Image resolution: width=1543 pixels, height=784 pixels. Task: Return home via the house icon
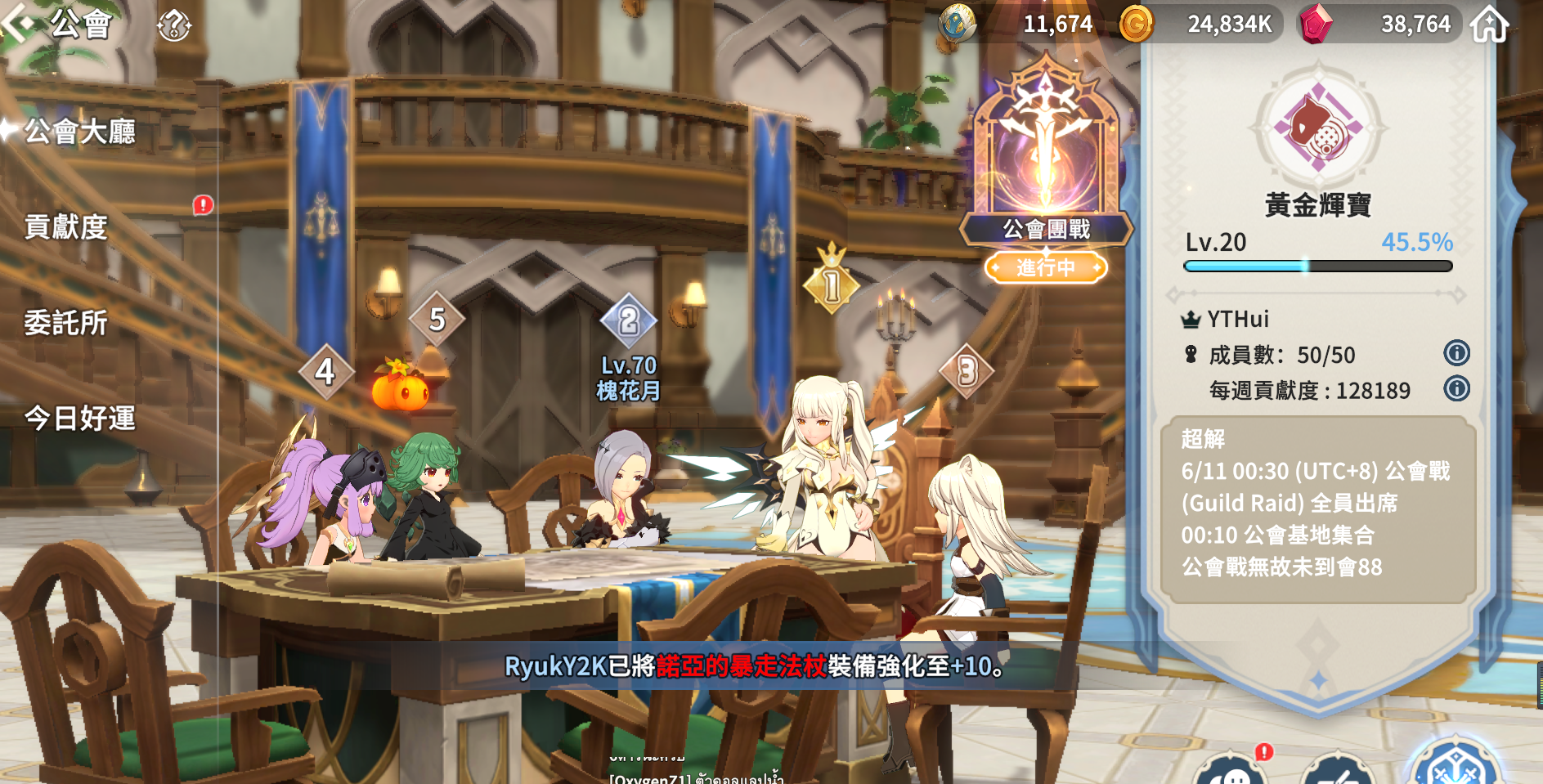[x=1489, y=25]
